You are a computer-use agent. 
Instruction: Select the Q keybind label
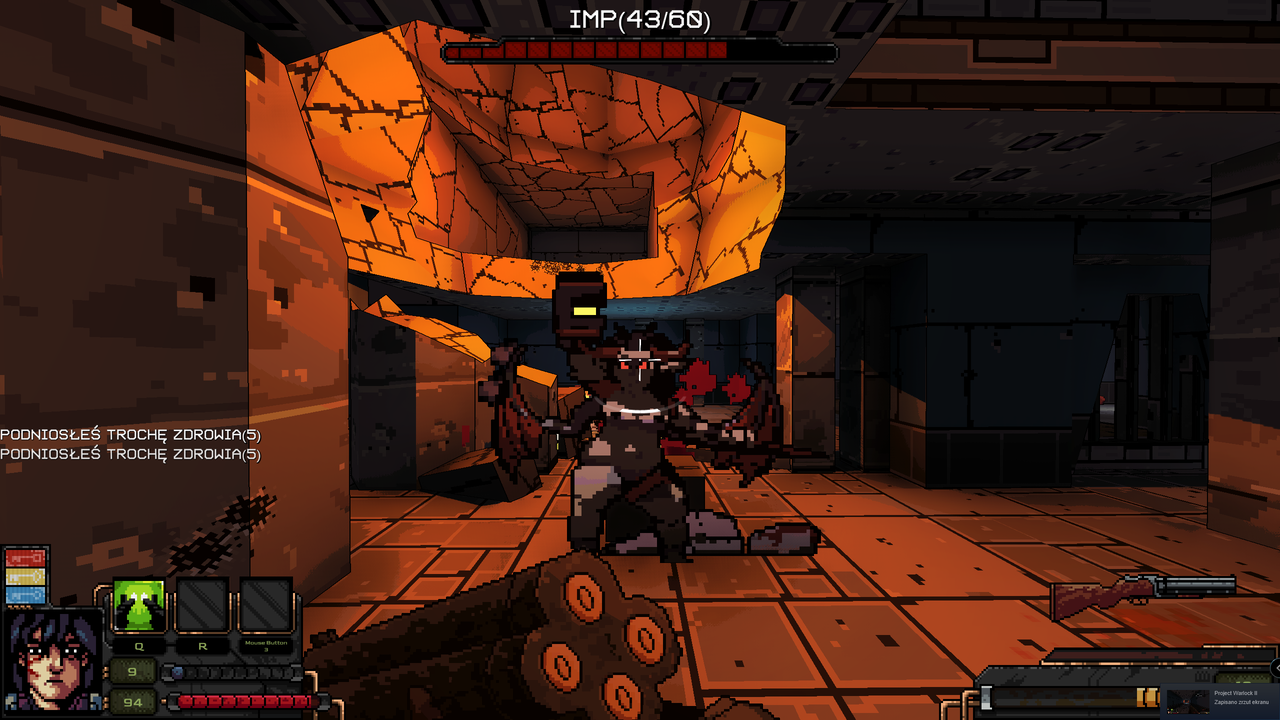click(139, 646)
